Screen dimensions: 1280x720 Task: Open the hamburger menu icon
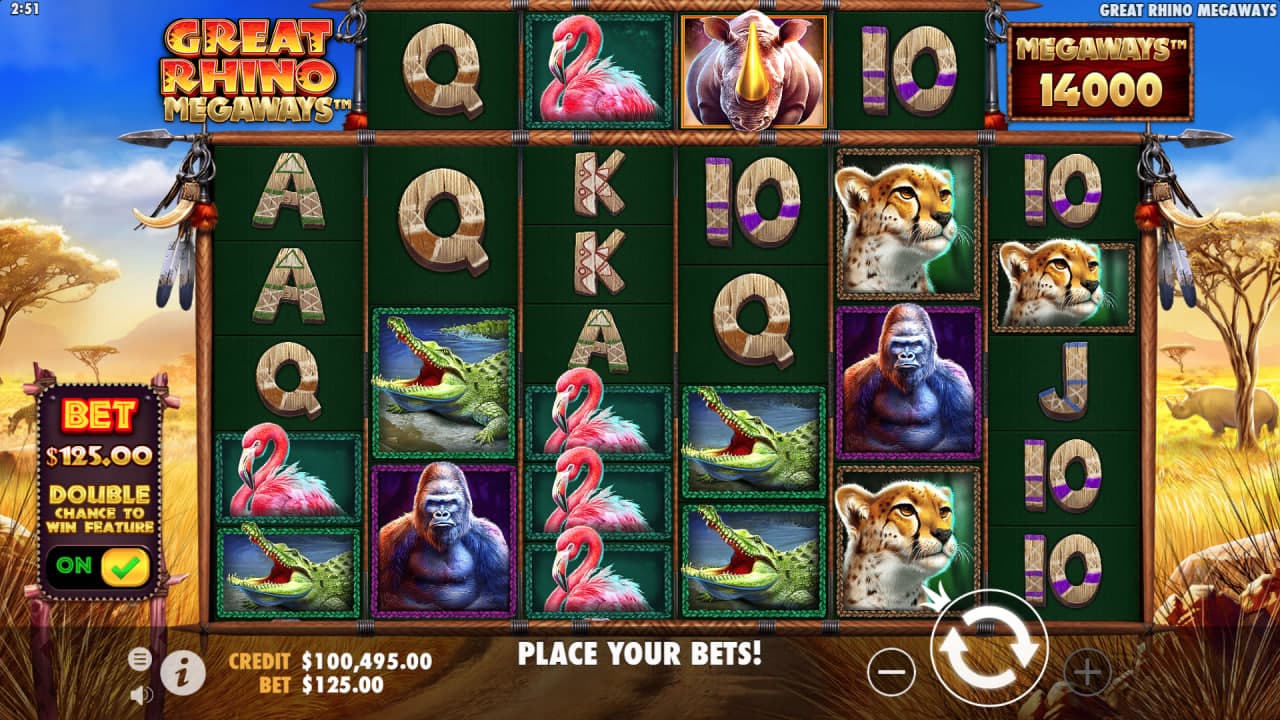click(140, 658)
